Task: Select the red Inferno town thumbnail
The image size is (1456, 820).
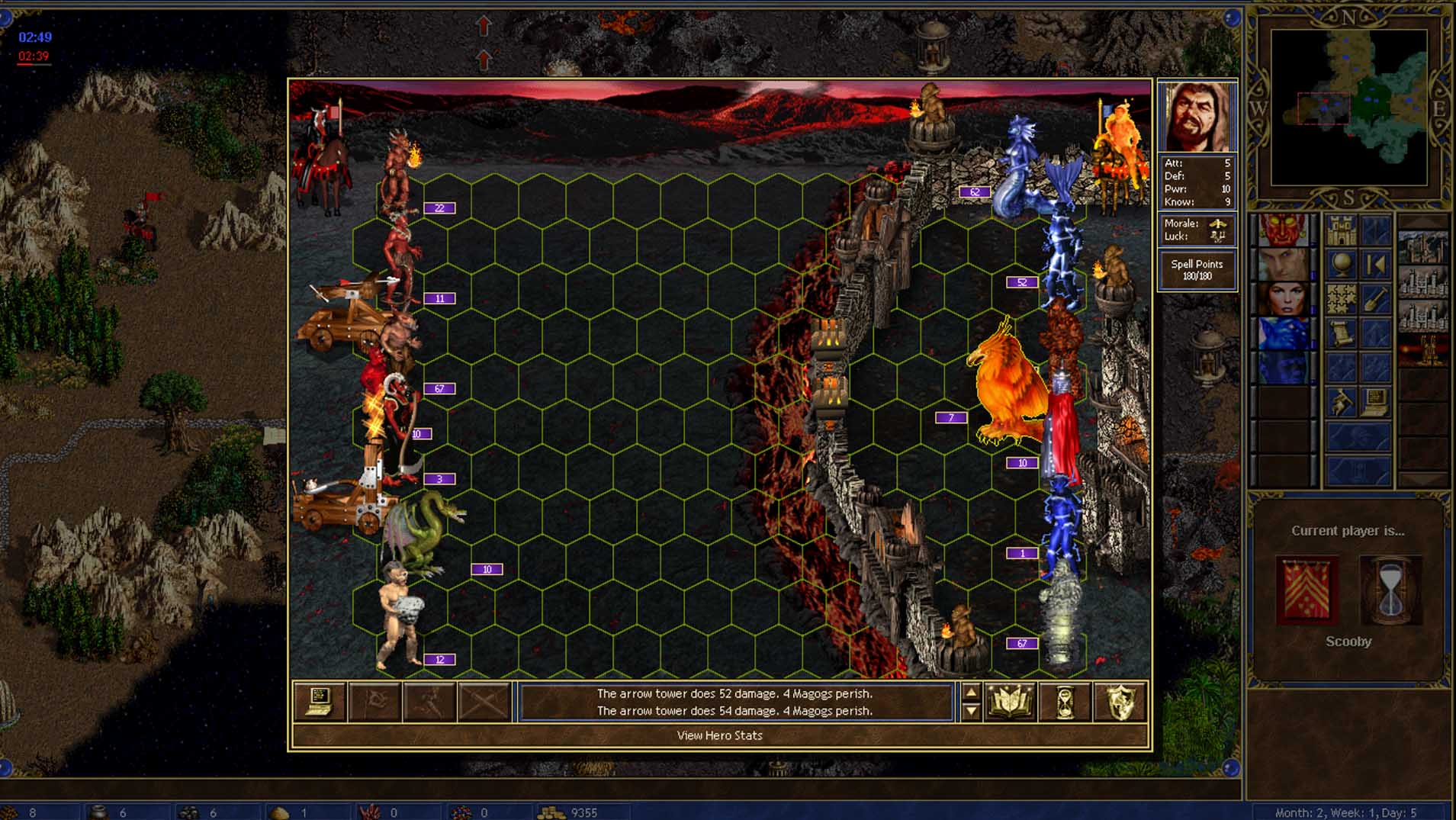Action: (1423, 351)
